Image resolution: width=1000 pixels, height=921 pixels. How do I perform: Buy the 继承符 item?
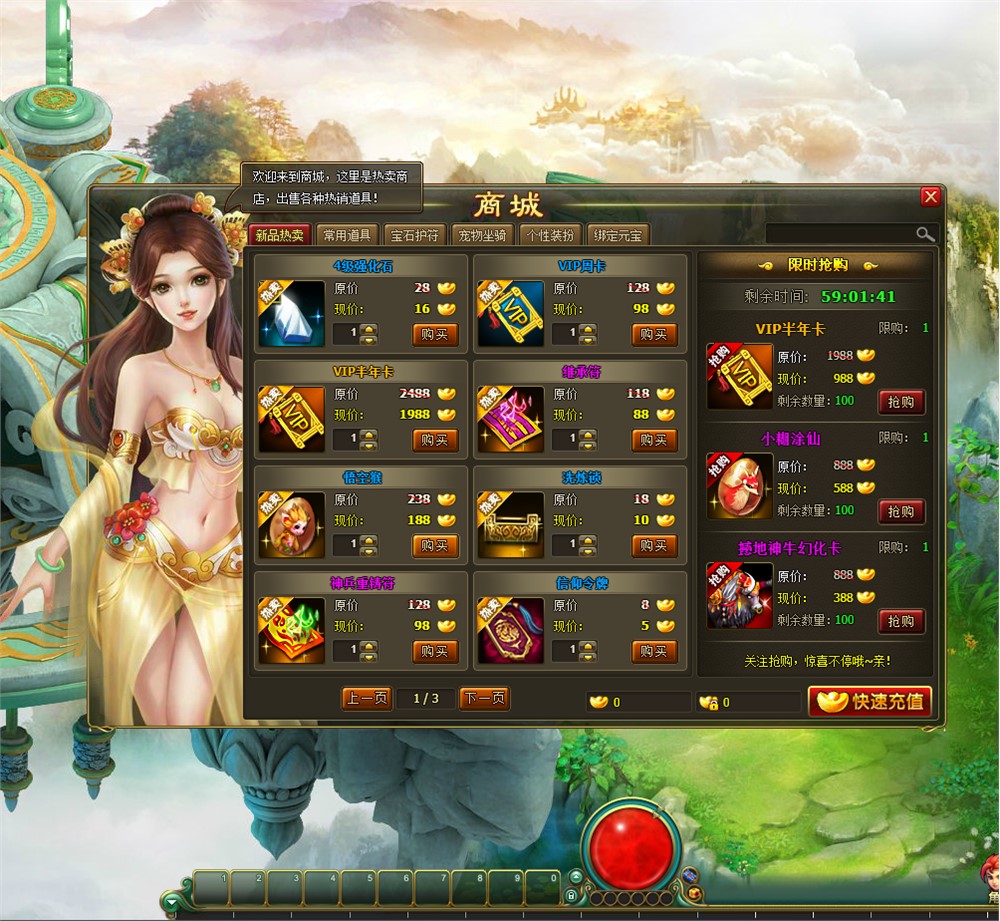coord(654,440)
